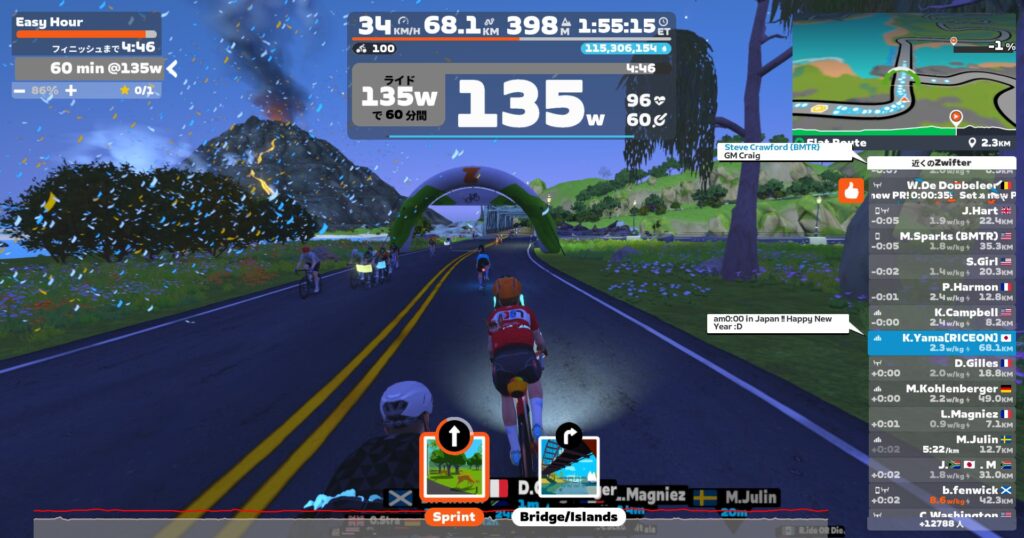Collapse the workout panel using the arrow
1024x538 pixels.
pos(172,68)
